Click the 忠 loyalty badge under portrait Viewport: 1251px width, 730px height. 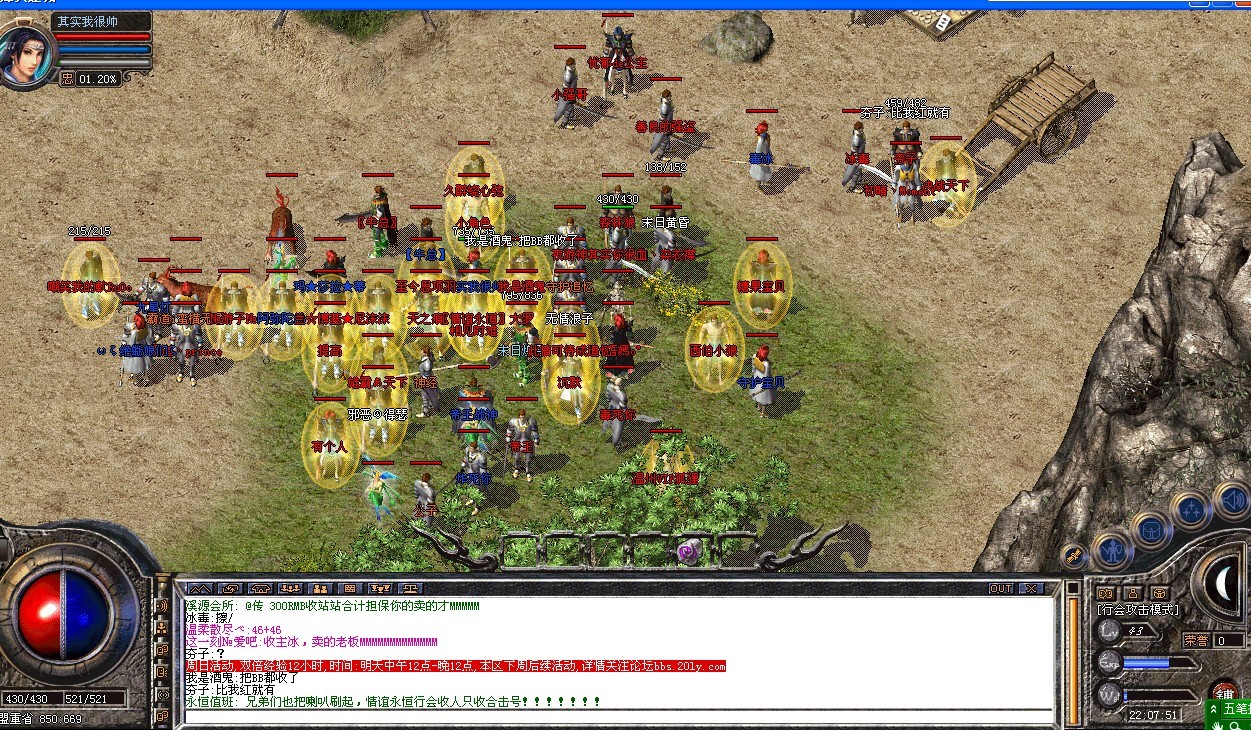tap(67, 78)
